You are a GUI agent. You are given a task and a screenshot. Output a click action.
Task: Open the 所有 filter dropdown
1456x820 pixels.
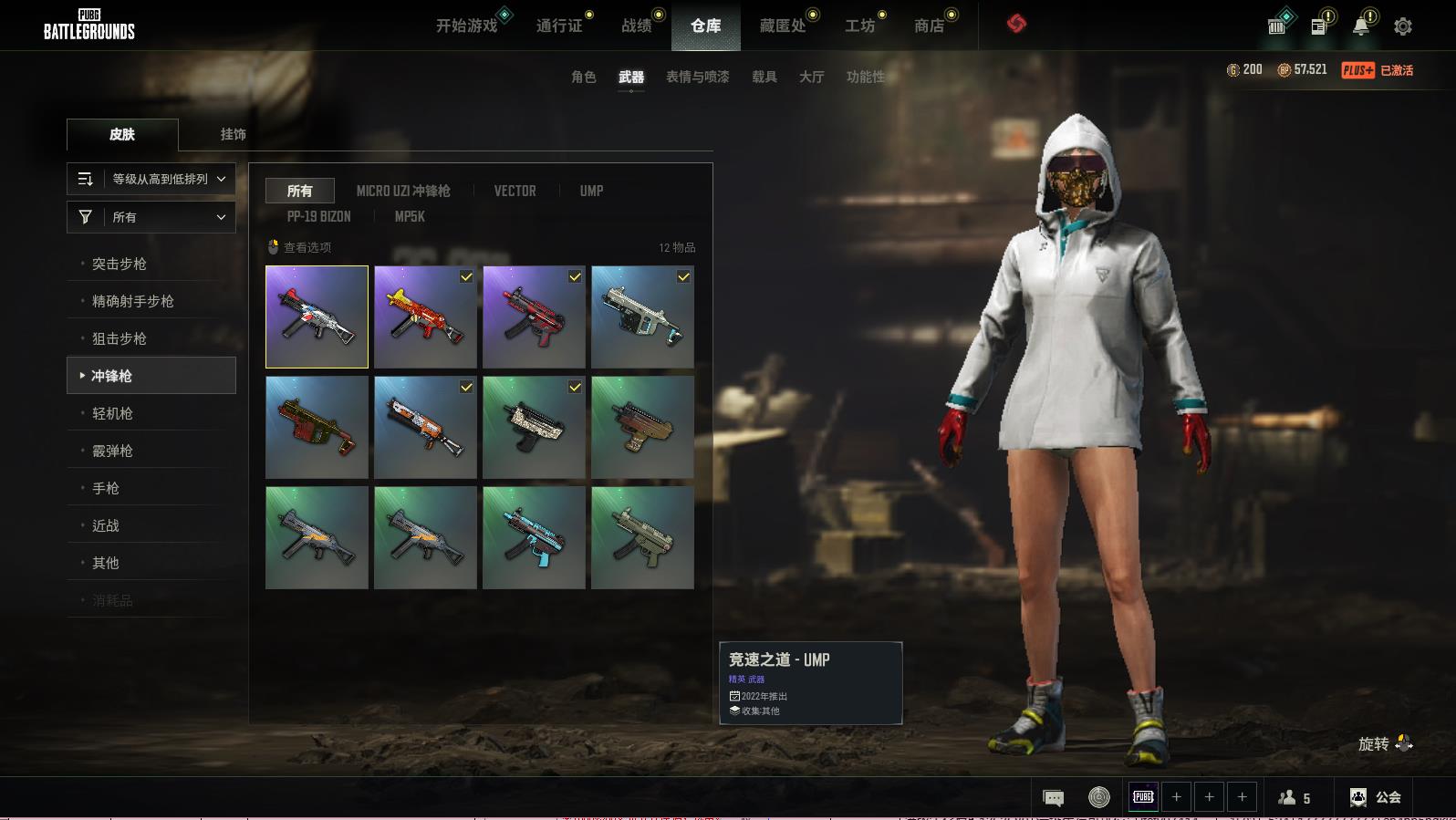tap(151, 217)
